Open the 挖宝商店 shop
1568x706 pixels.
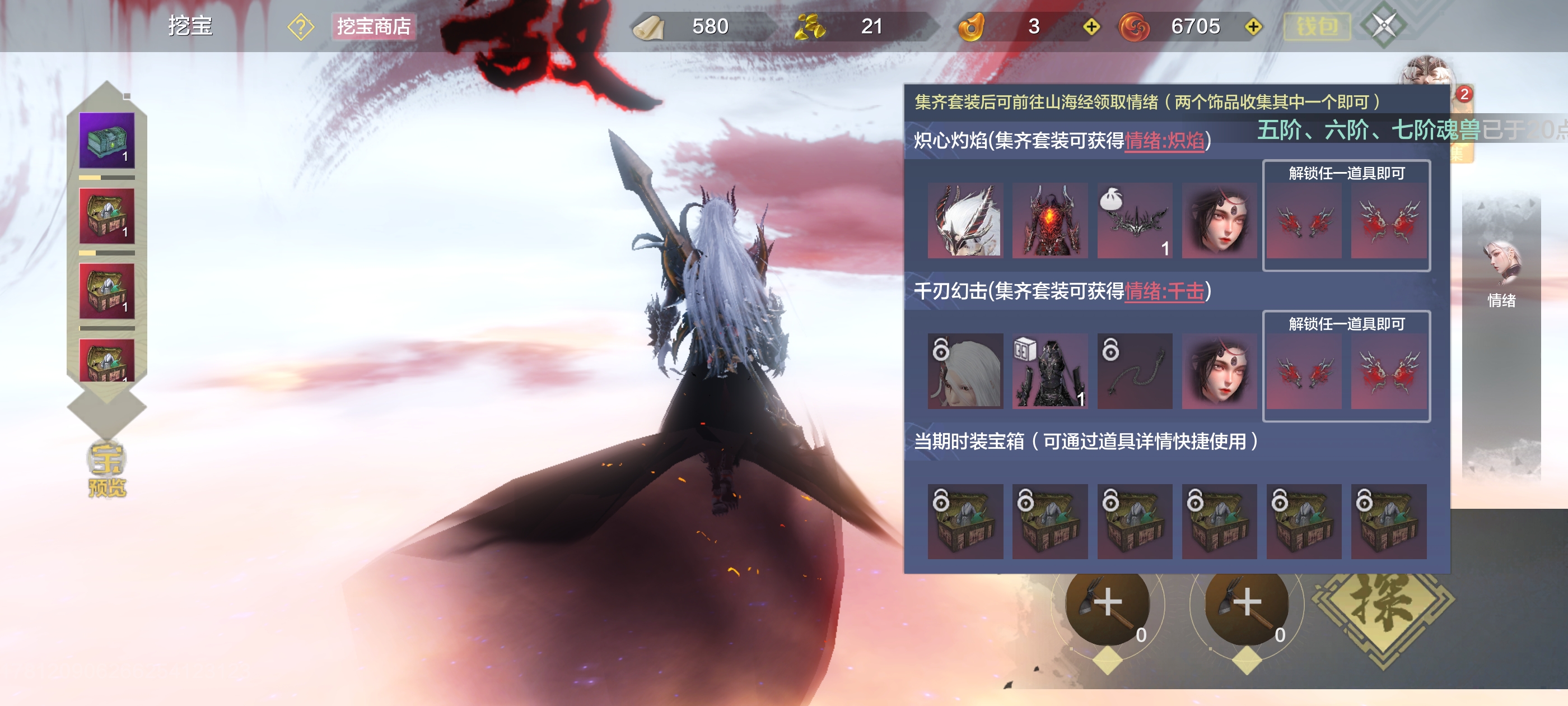[x=373, y=27]
